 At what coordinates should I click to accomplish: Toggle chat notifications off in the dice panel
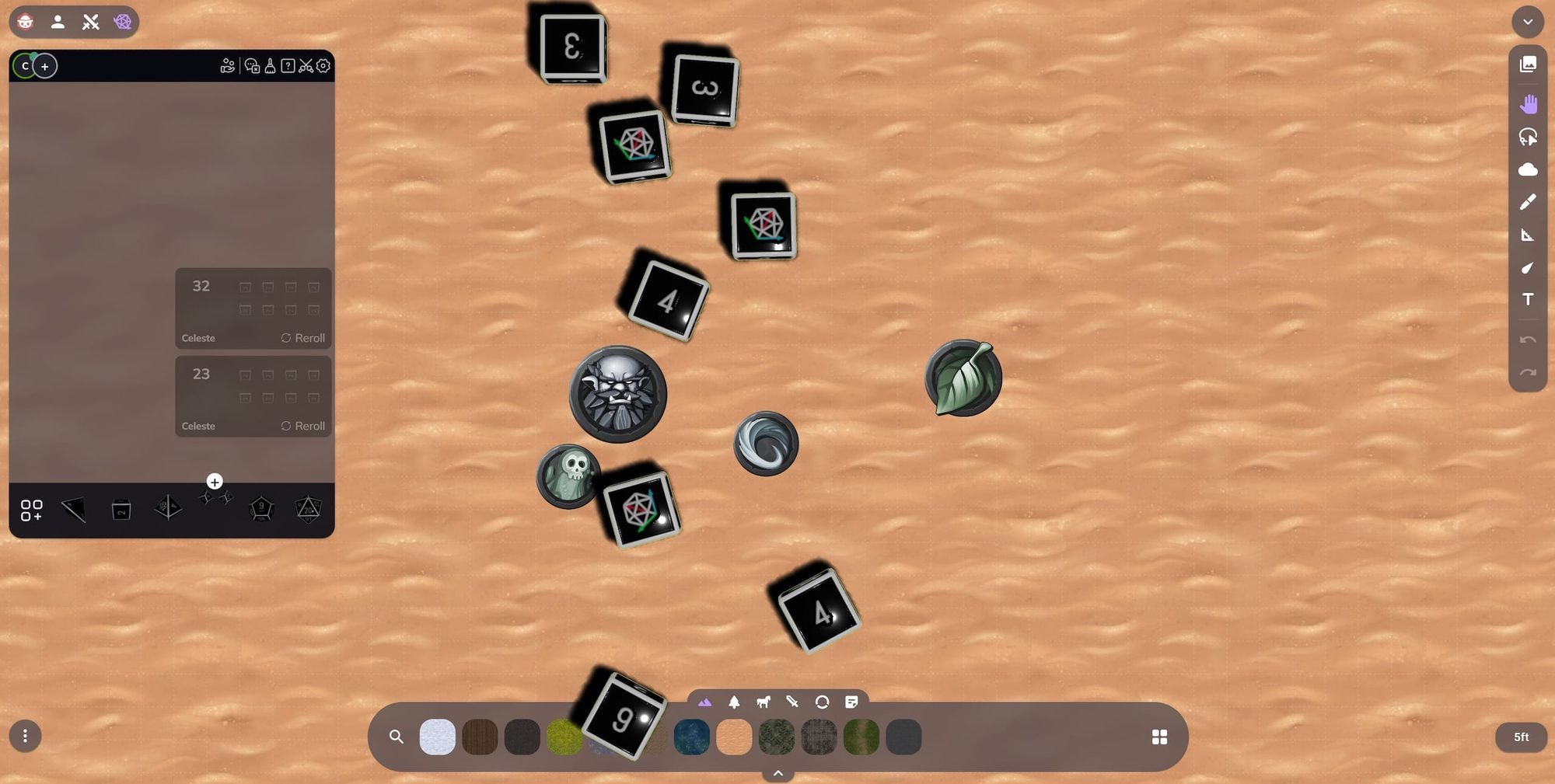252,66
